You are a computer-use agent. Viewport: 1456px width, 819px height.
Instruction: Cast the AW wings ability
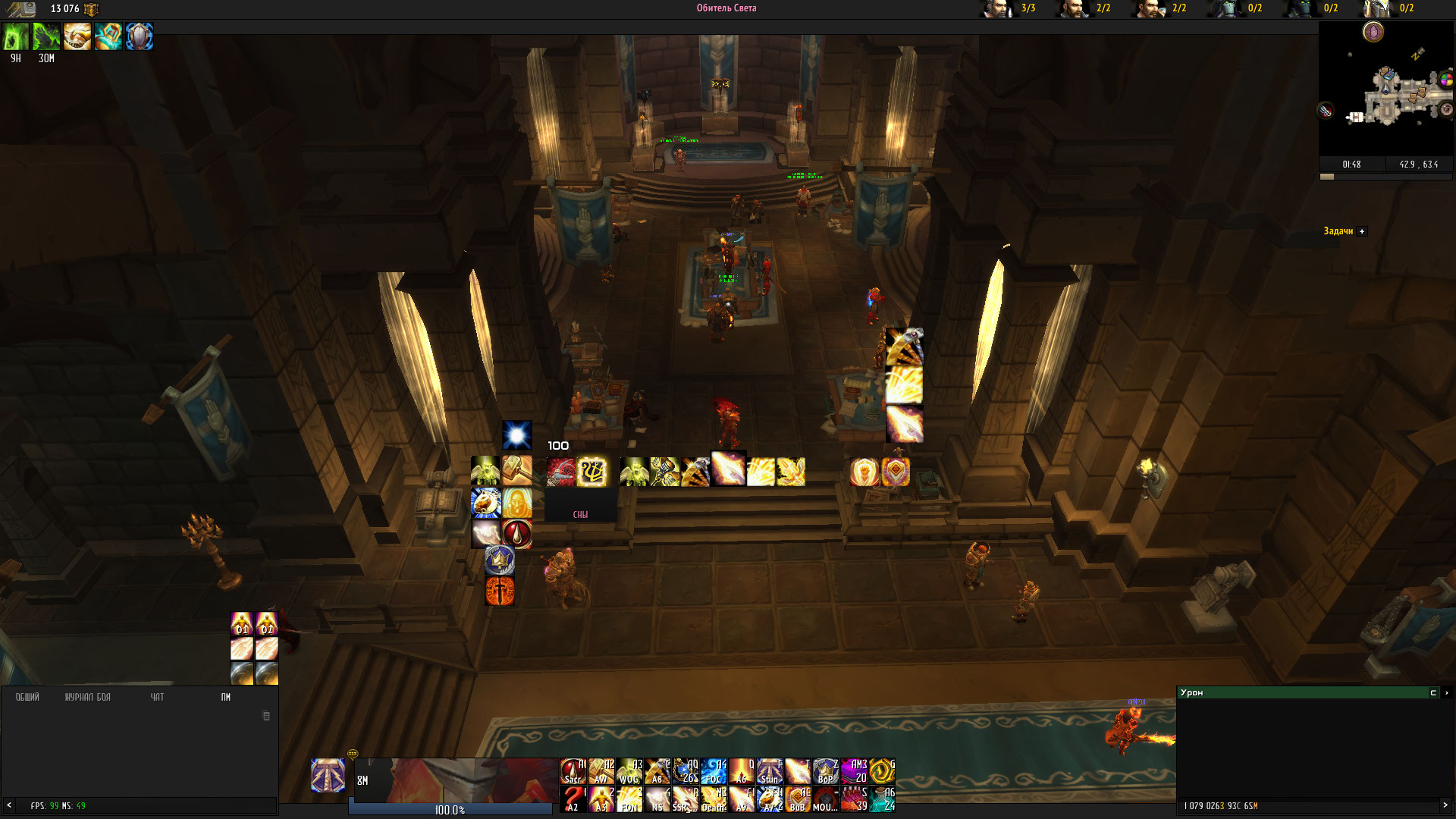[x=601, y=771]
